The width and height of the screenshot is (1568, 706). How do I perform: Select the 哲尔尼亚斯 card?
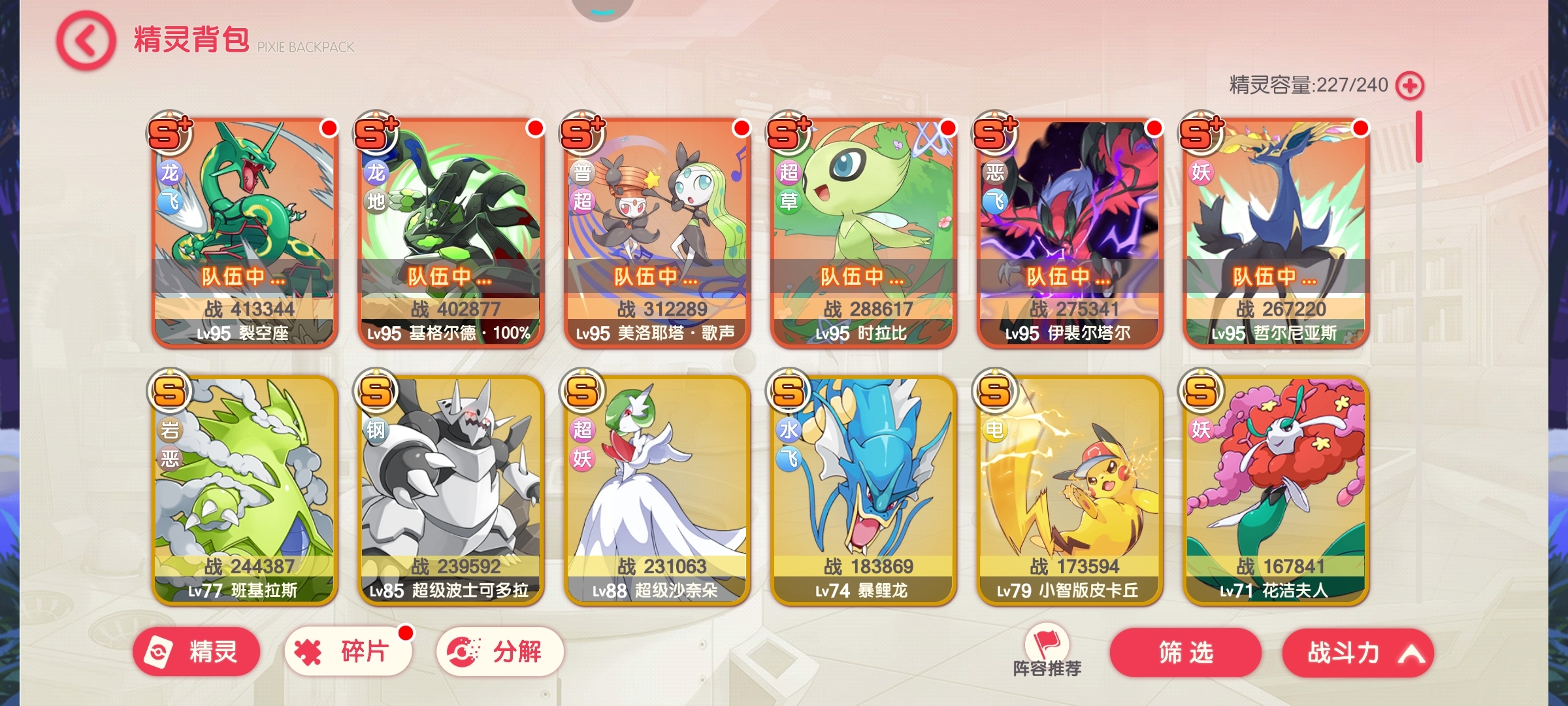coord(1276,232)
